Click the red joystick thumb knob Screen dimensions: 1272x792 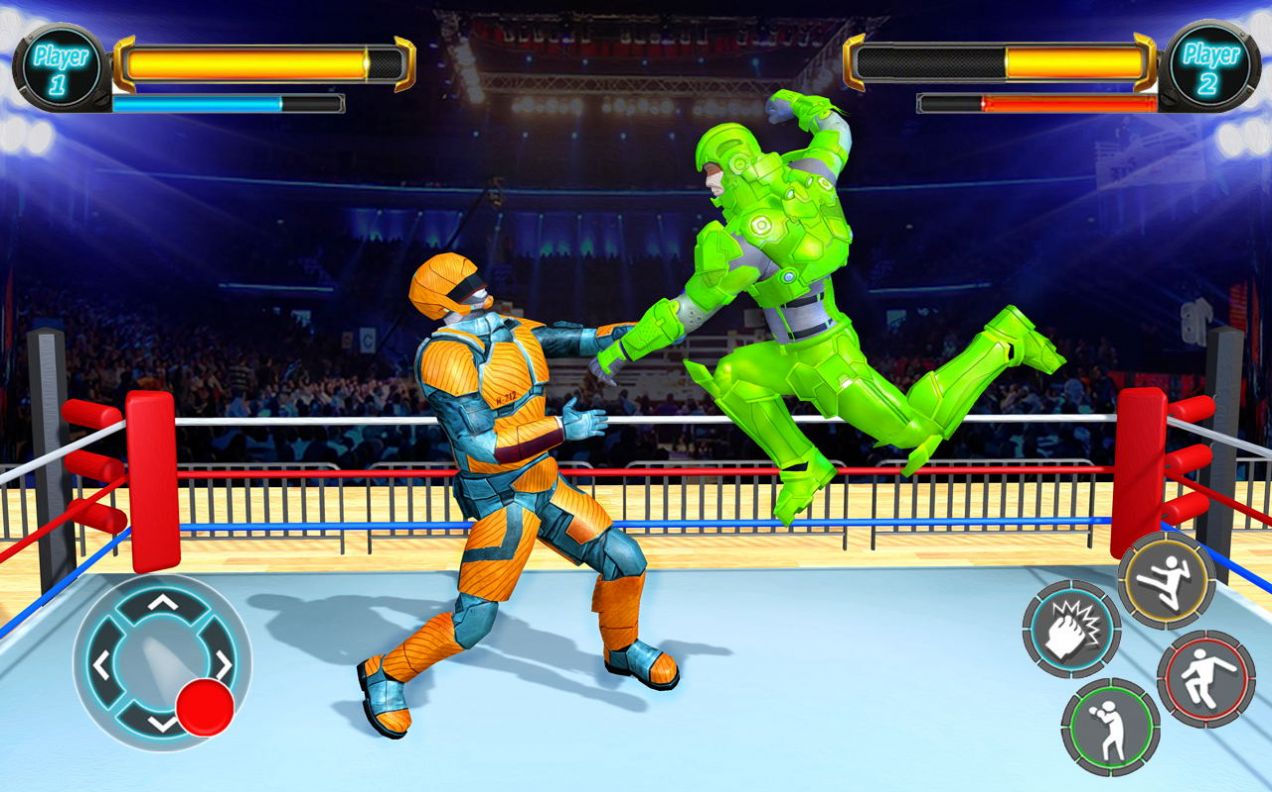205,707
